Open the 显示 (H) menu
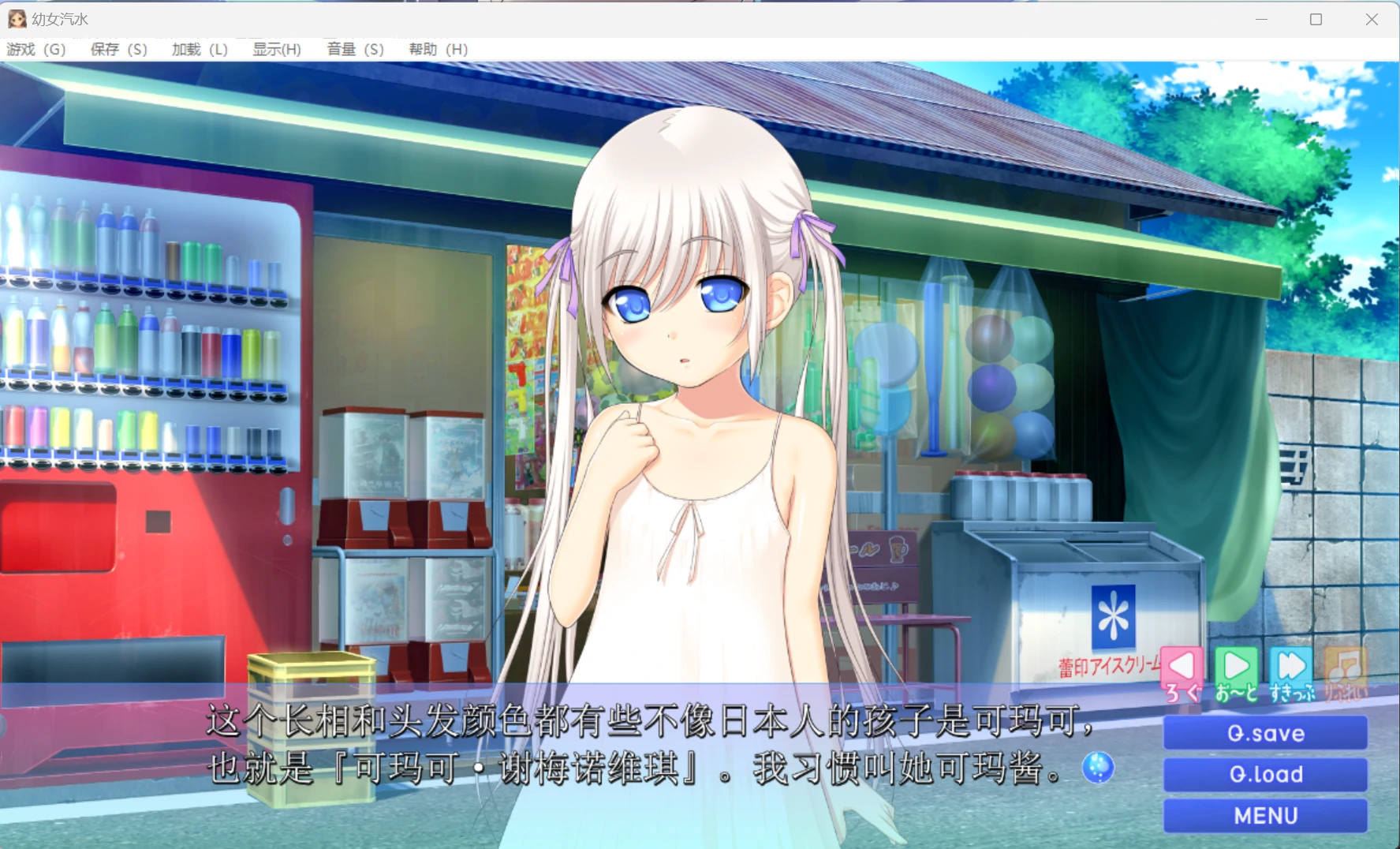The height and width of the screenshot is (849, 1400). (x=276, y=49)
